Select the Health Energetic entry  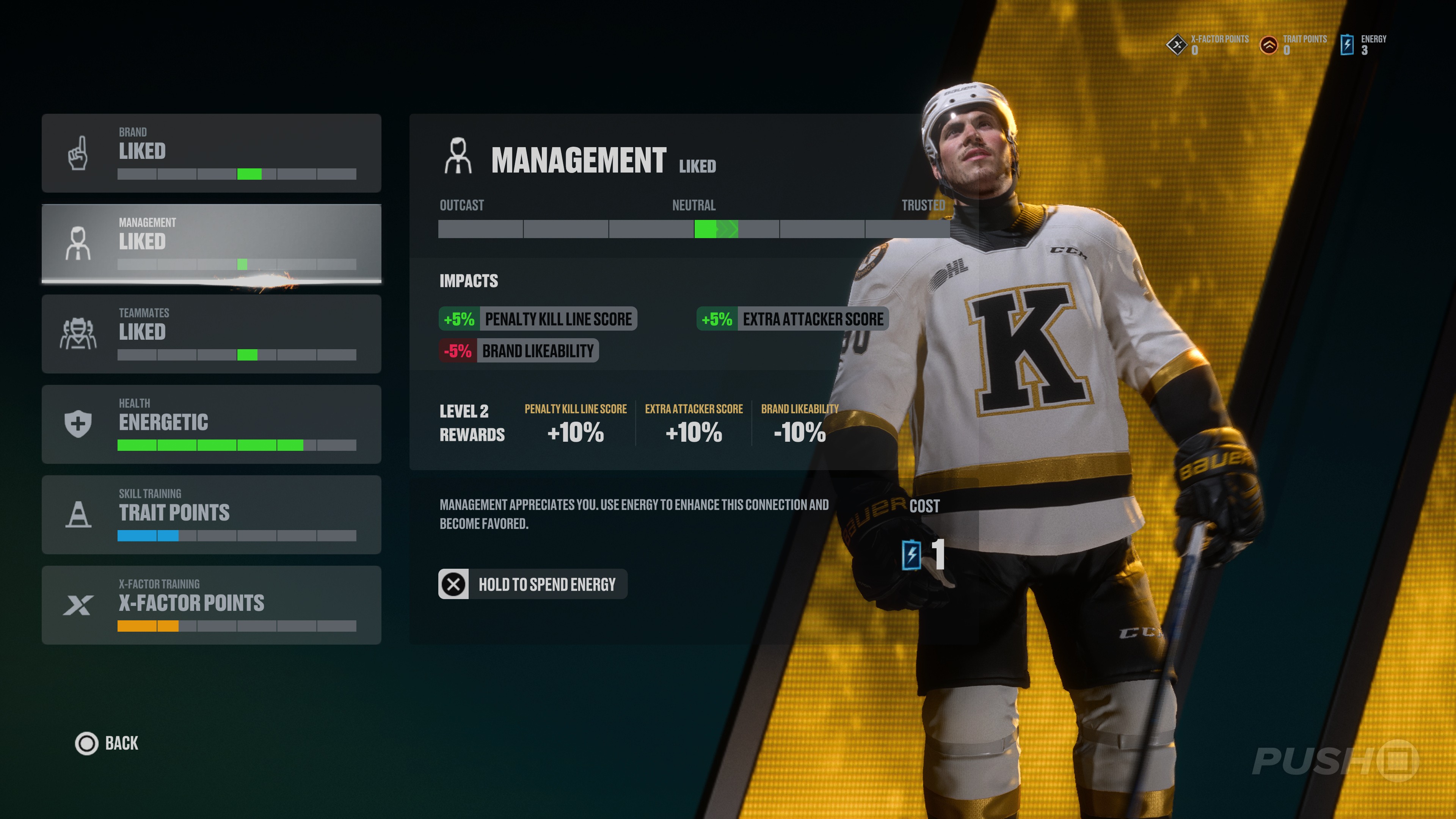coord(211,424)
